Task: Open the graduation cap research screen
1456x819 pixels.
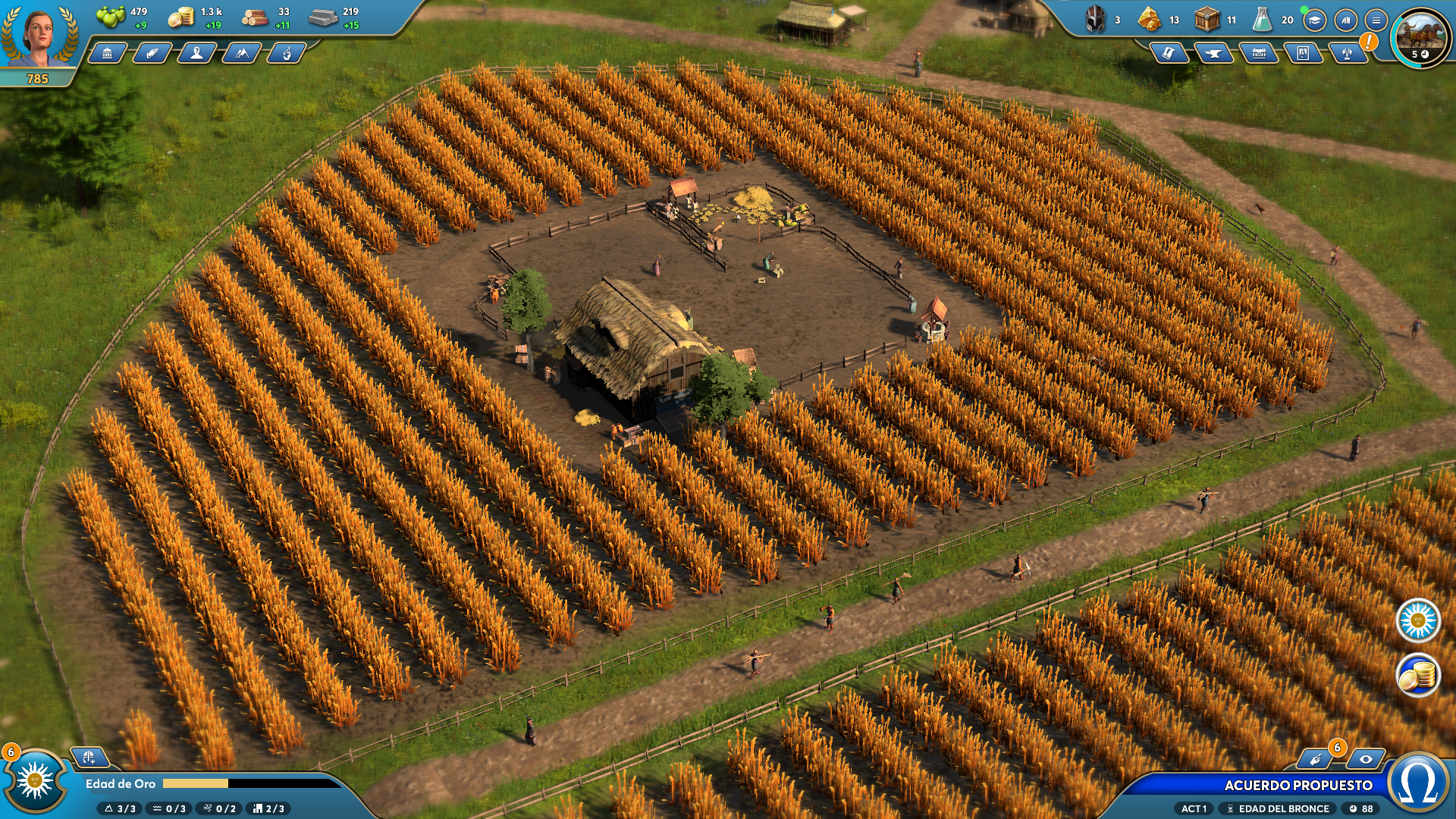Action: tap(1314, 20)
